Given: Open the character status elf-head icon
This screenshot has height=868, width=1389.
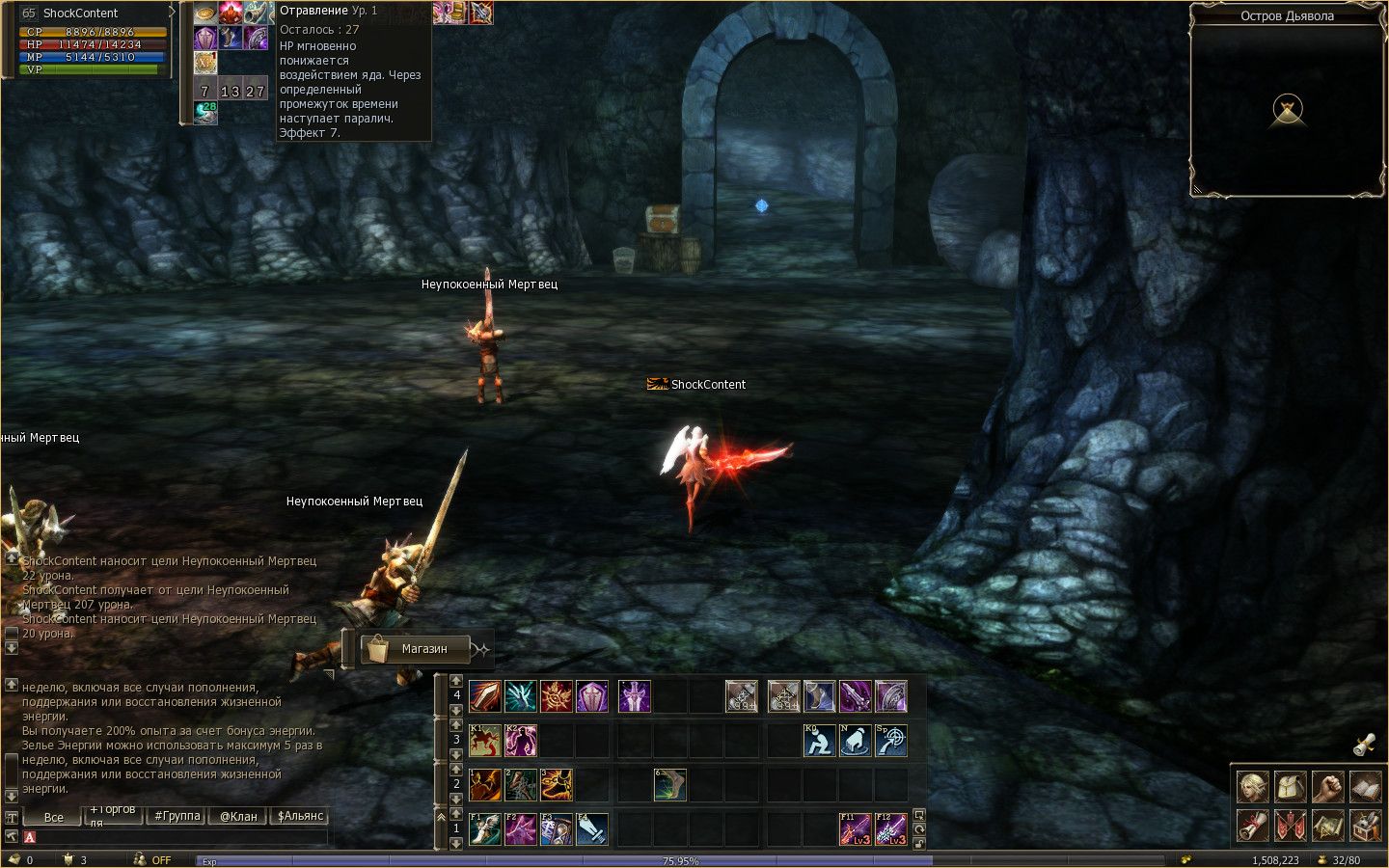Looking at the screenshot, I should pos(1253,787).
